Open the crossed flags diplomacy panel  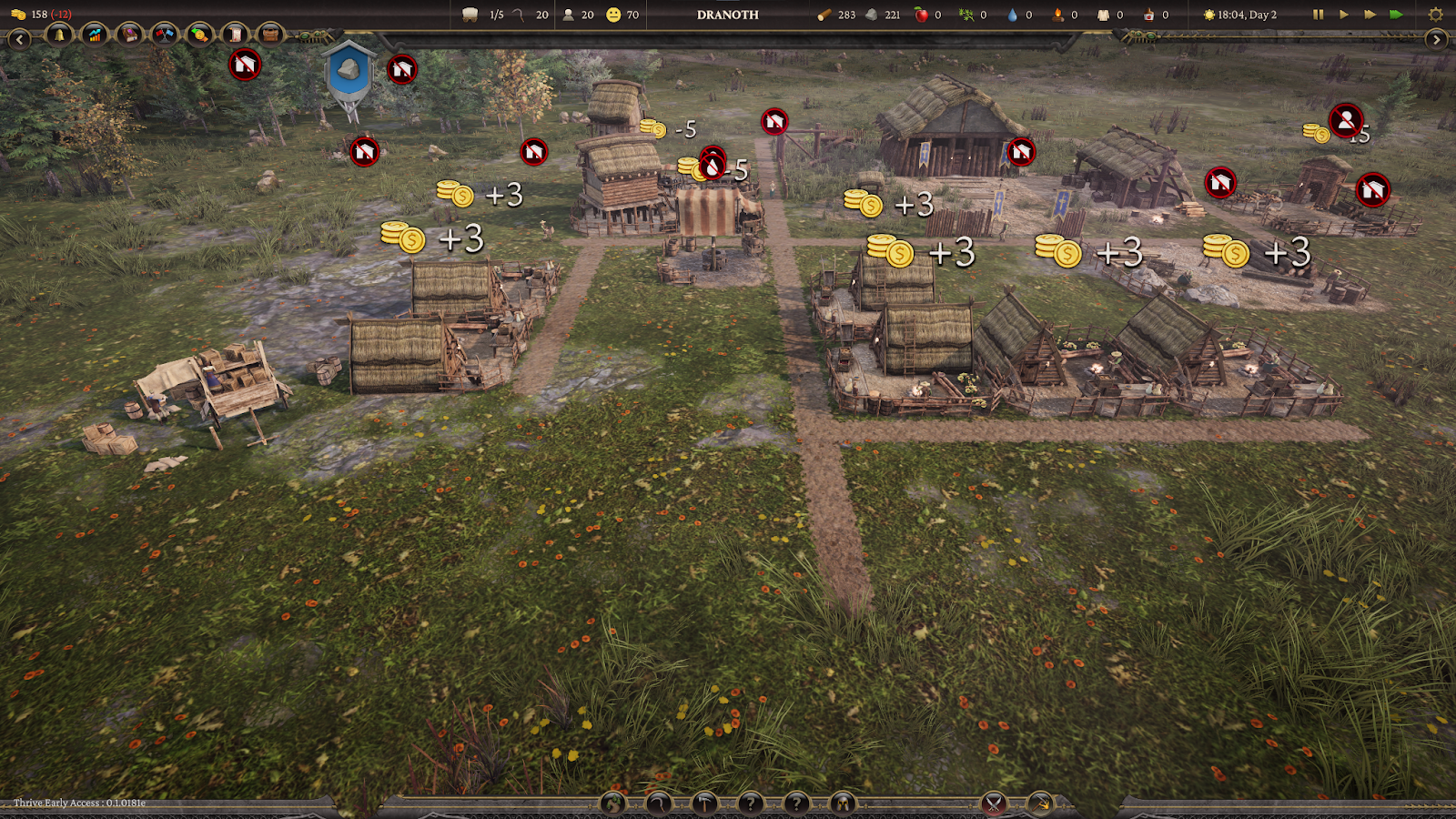pos(165,35)
